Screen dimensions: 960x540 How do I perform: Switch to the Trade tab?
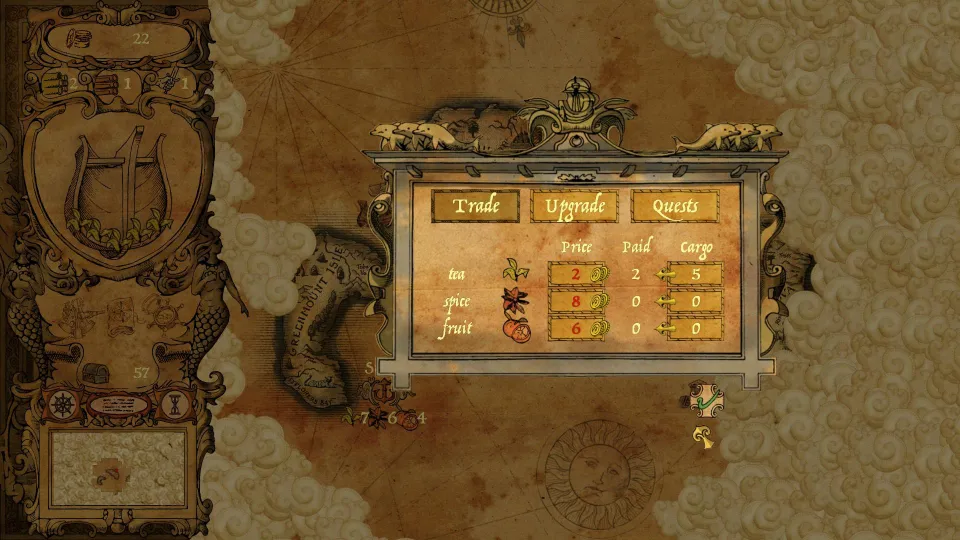476,206
